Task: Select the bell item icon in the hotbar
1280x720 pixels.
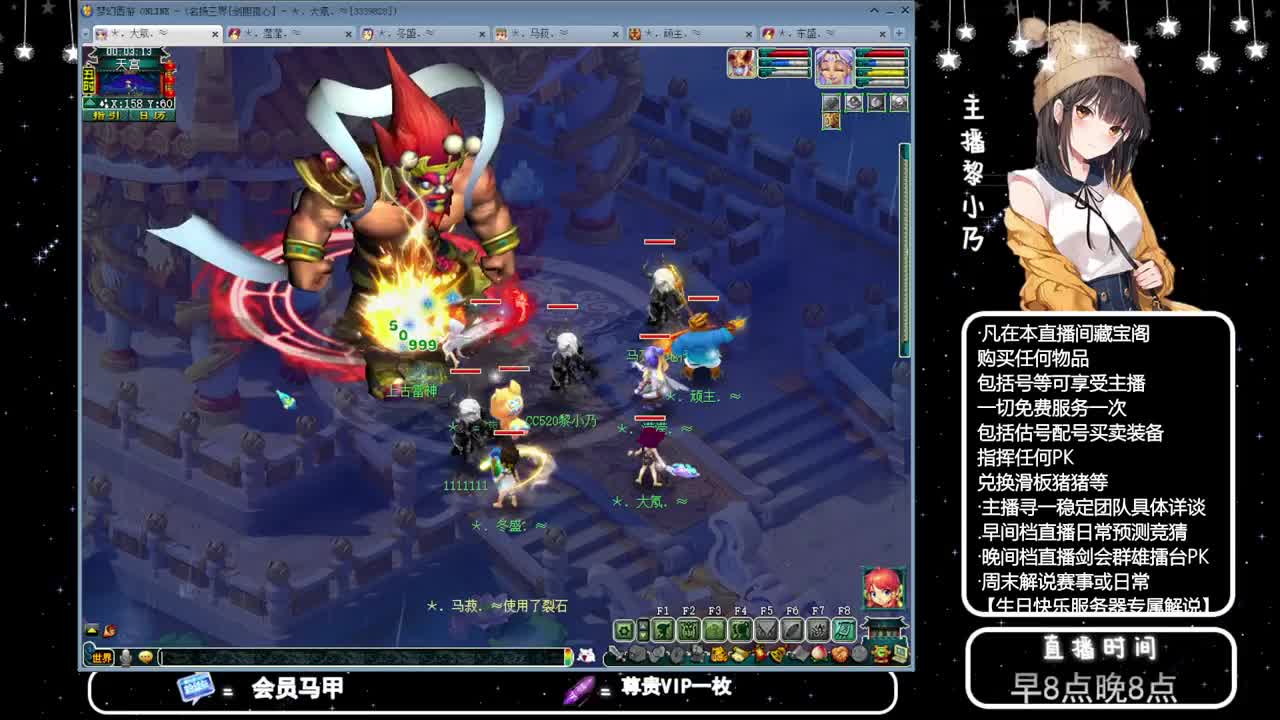Action: 777,654
